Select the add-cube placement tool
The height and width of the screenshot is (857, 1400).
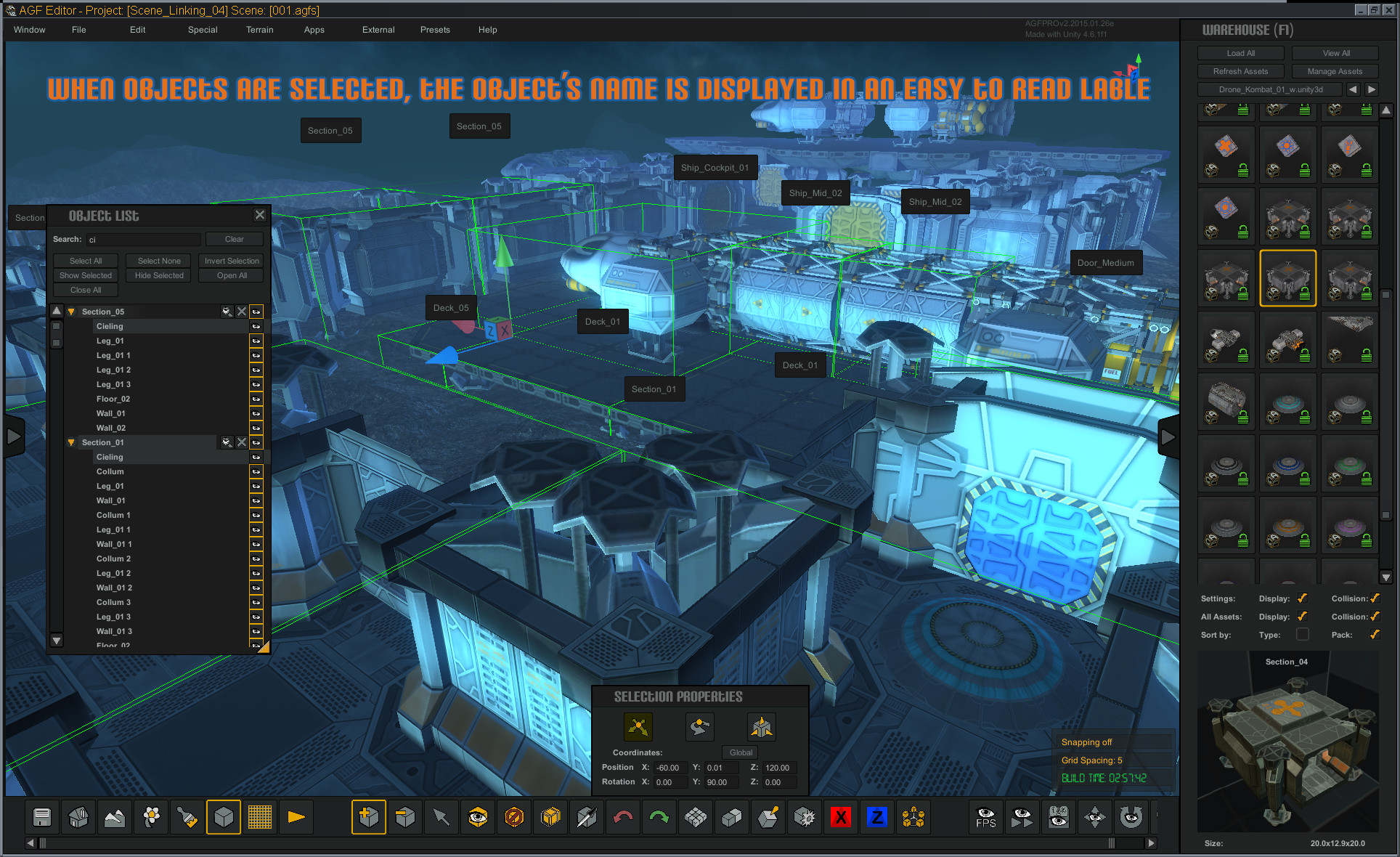pyautogui.click(x=369, y=817)
